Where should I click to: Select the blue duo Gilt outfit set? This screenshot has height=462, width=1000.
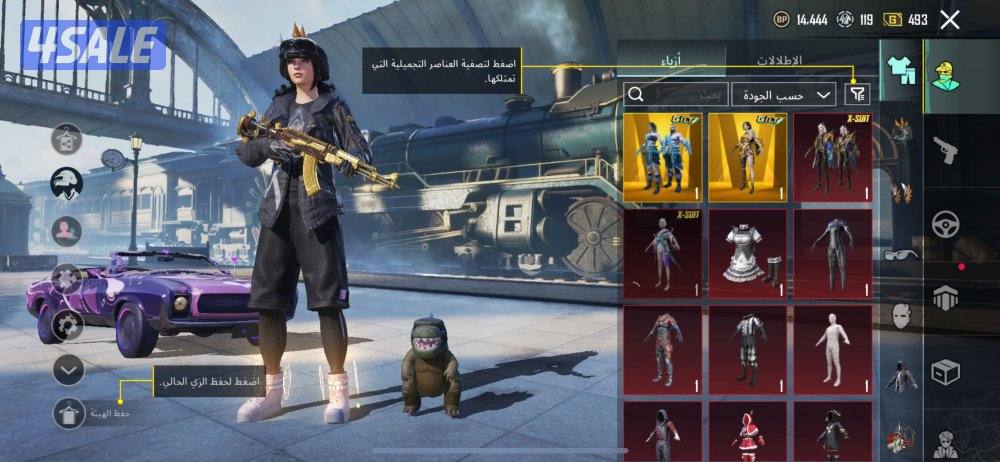pyautogui.click(x=661, y=156)
